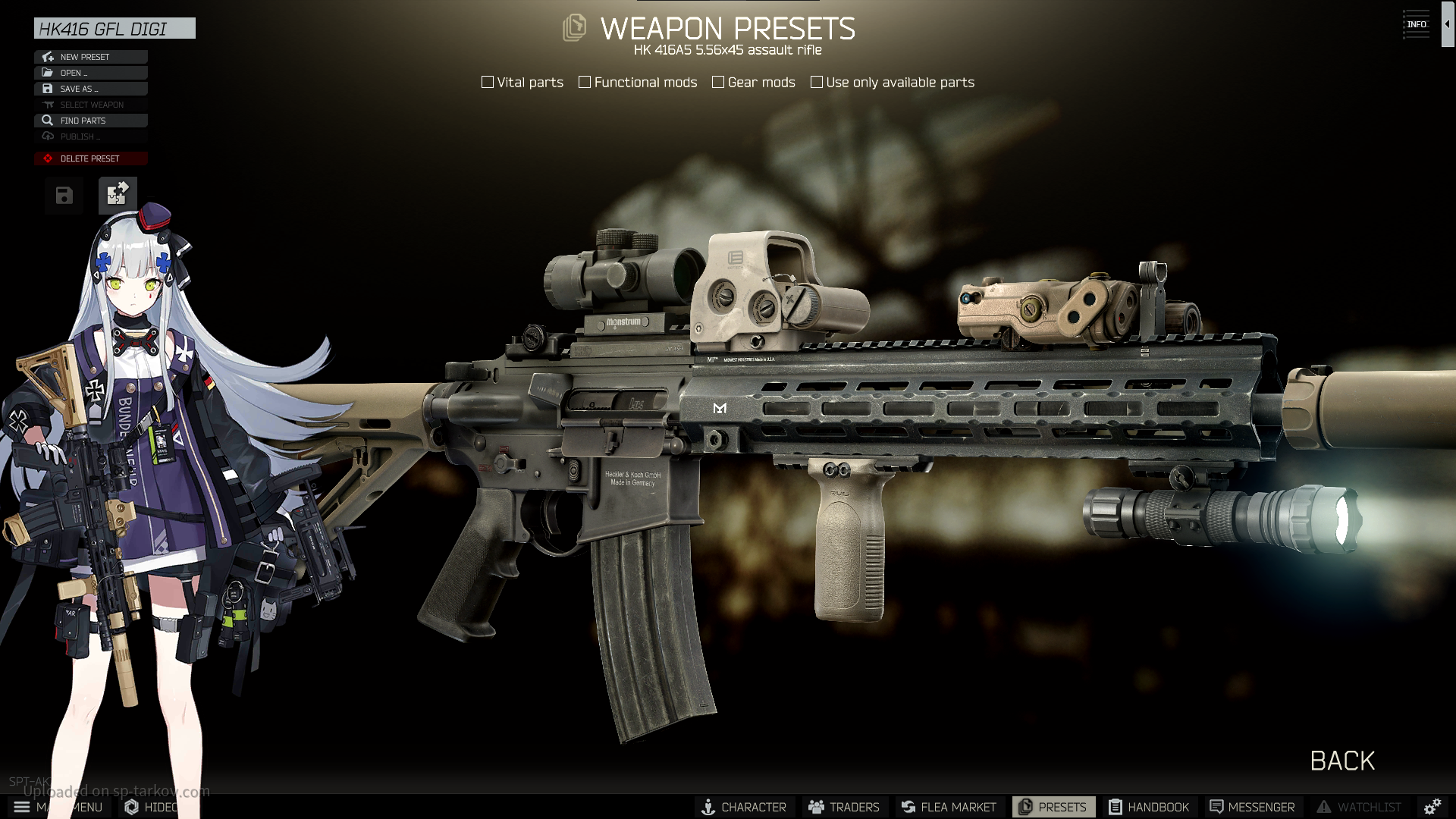Screen dimensions: 1456x819
Task: Open the Find Parts search
Action: (x=90, y=121)
